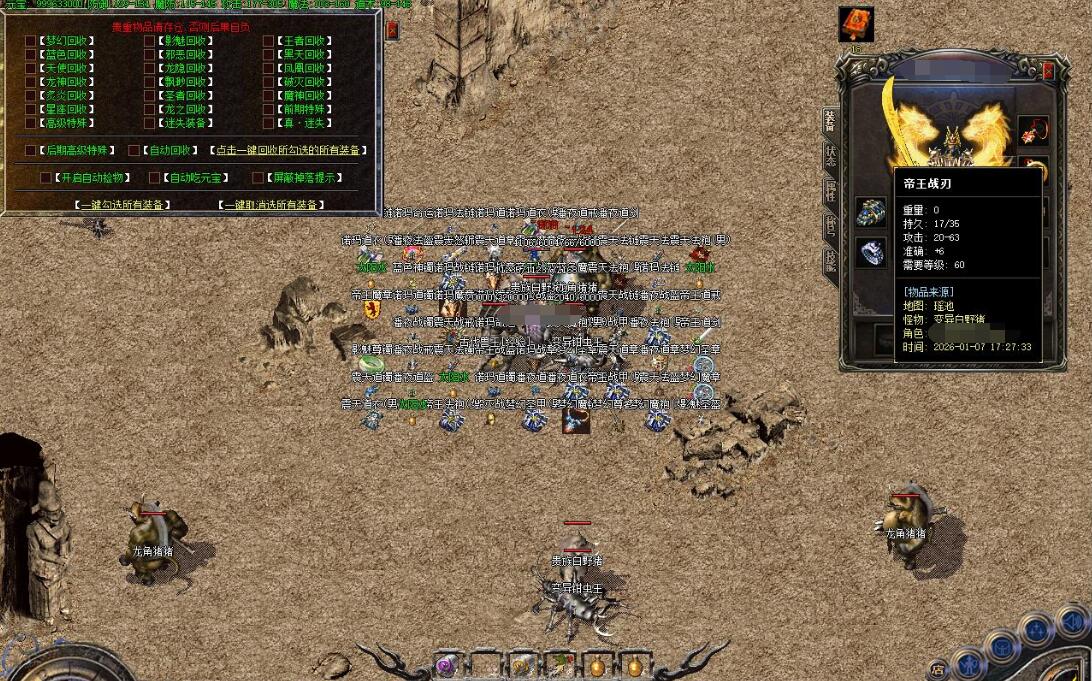Enable the 自动吃元宝 option
This screenshot has height=681, width=1092.
coord(154,177)
